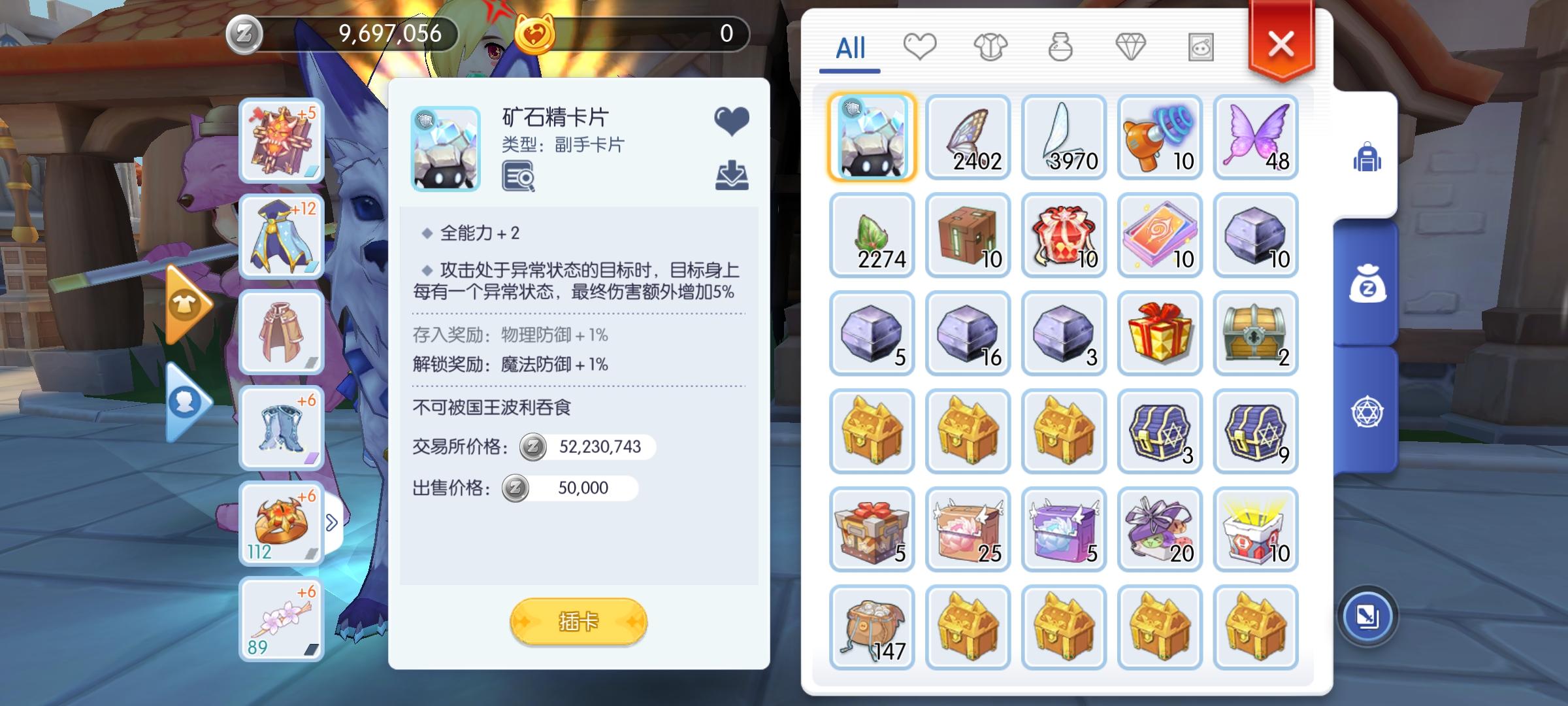Viewport: 1568px width, 706px height.
Task: Tap the deposit-to-storage icon on the card panel
Action: tap(733, 175)
